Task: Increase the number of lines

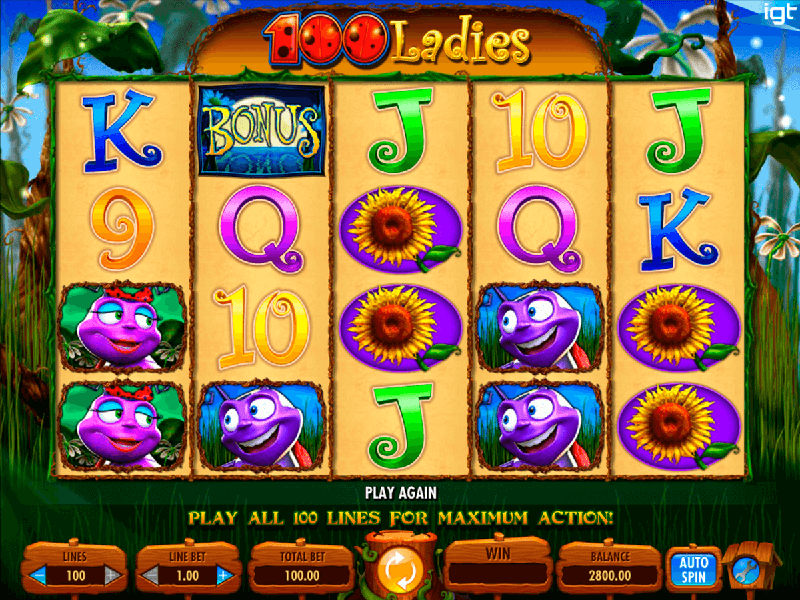Action: click(113, 577)
